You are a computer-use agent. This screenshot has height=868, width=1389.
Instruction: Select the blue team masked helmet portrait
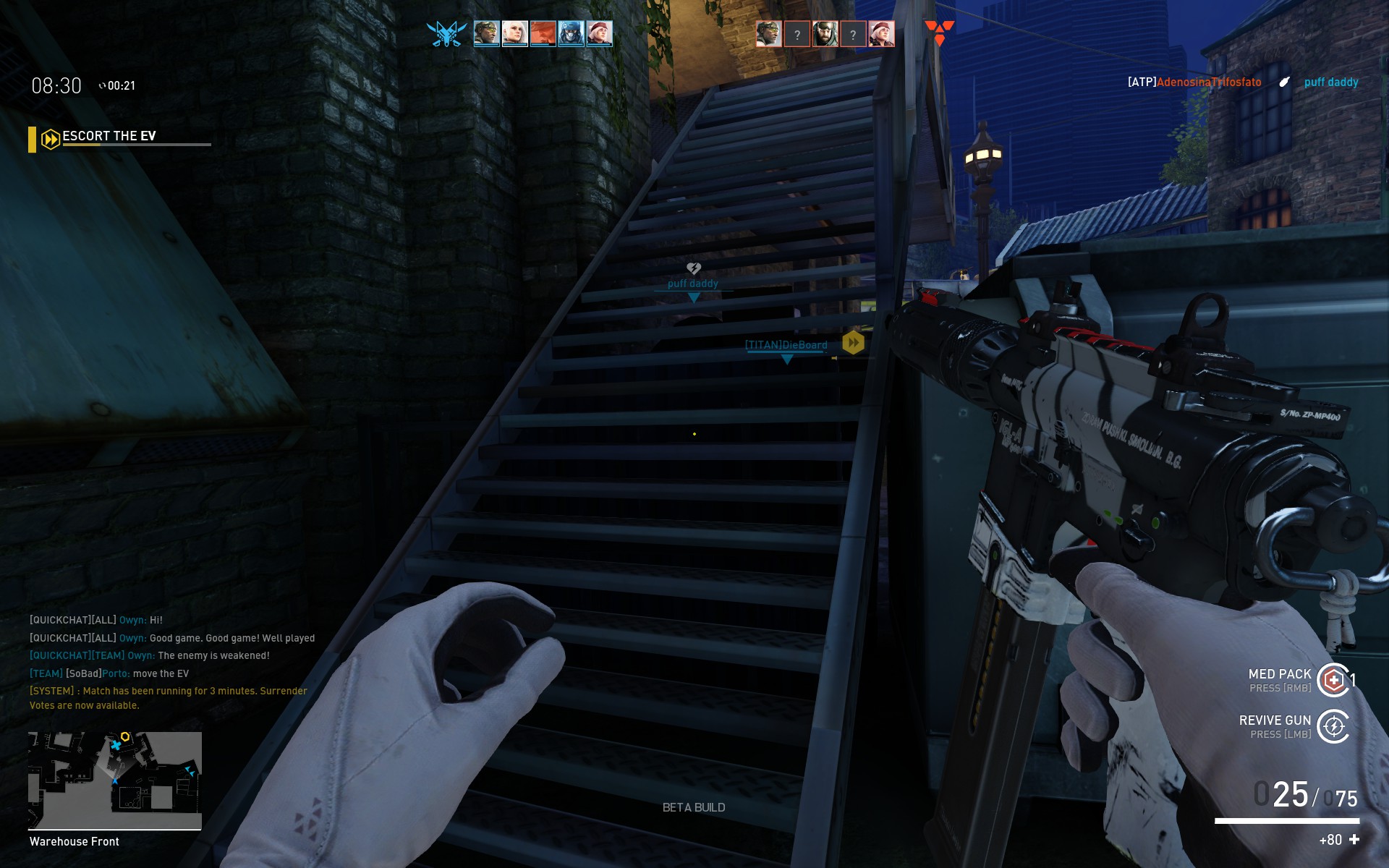[x=571, y=33]
